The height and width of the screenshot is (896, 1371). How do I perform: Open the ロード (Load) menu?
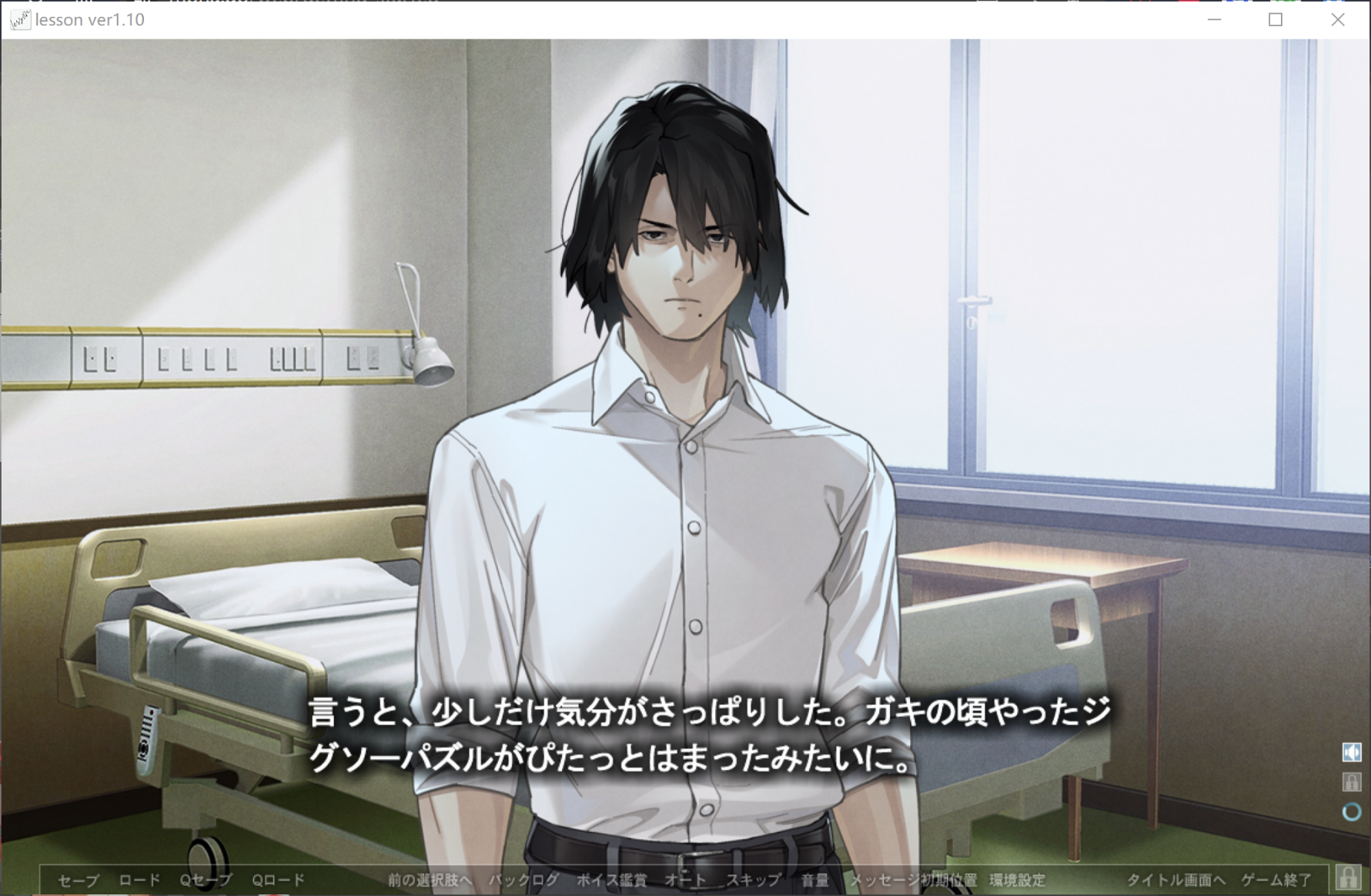tap(139, 880)
